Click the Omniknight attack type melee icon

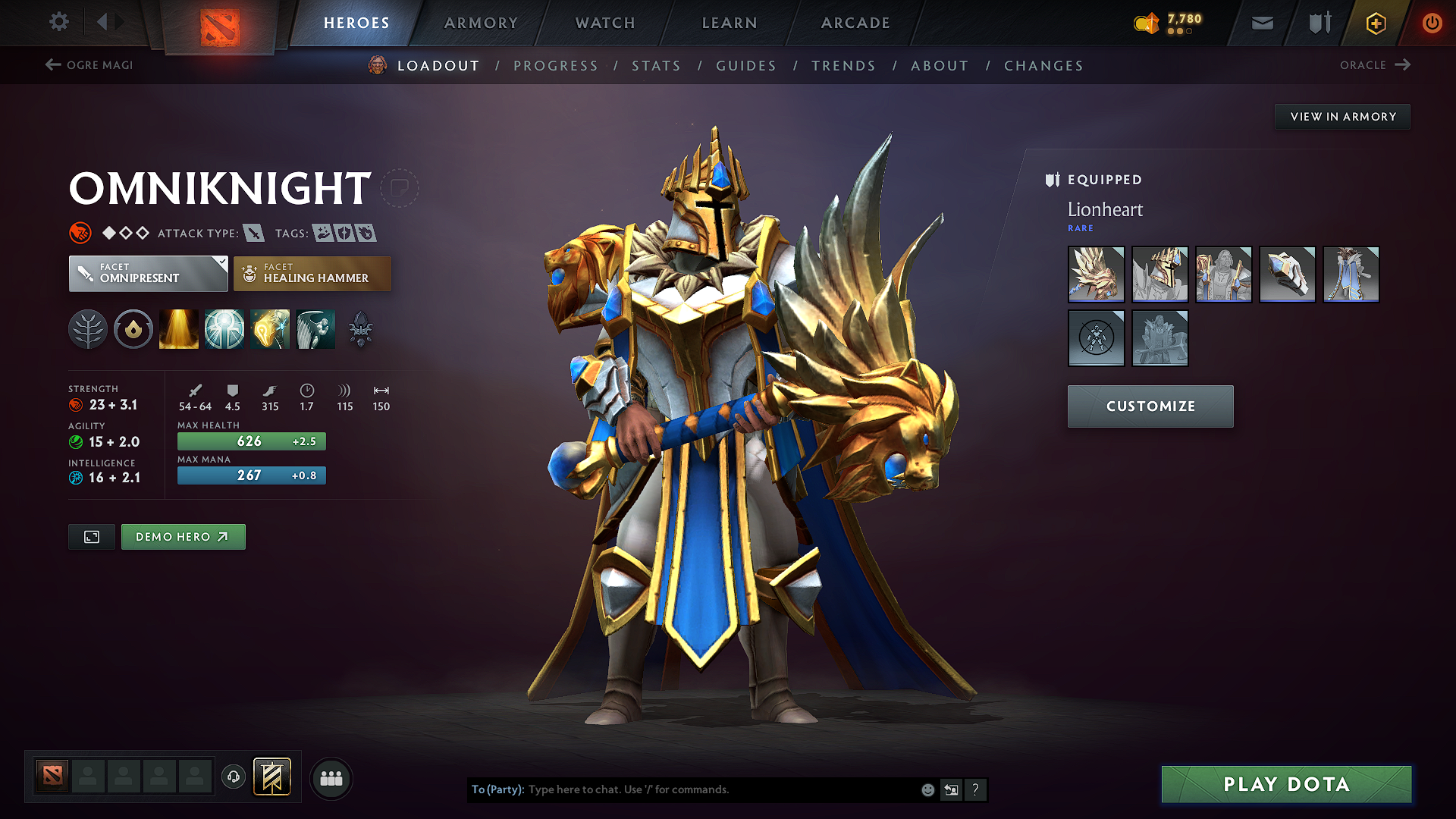coord(253,233)
